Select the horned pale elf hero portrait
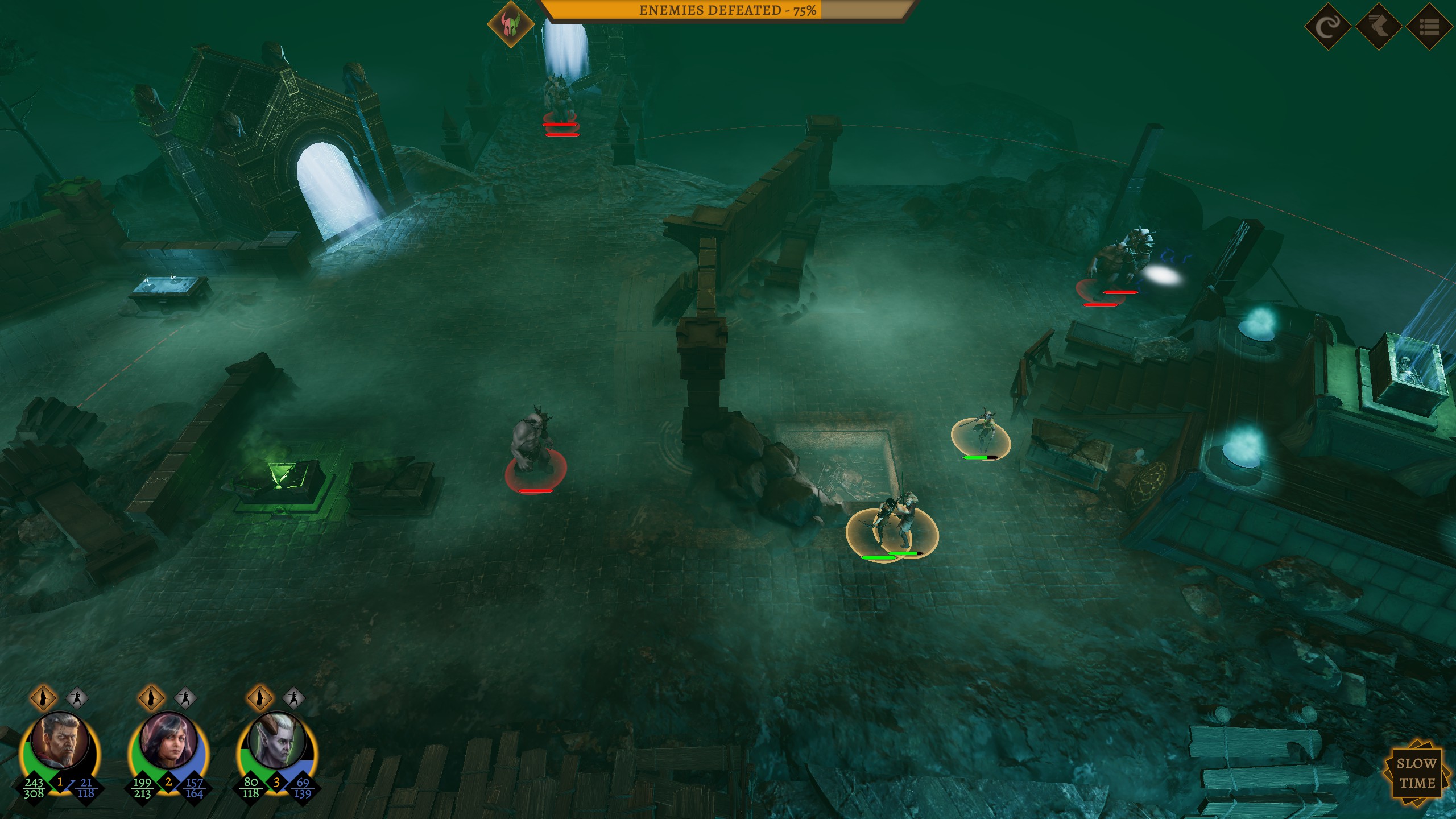The width and height of the screenshot is (1456, 819). pyautogui.click(x=277, y=741)
